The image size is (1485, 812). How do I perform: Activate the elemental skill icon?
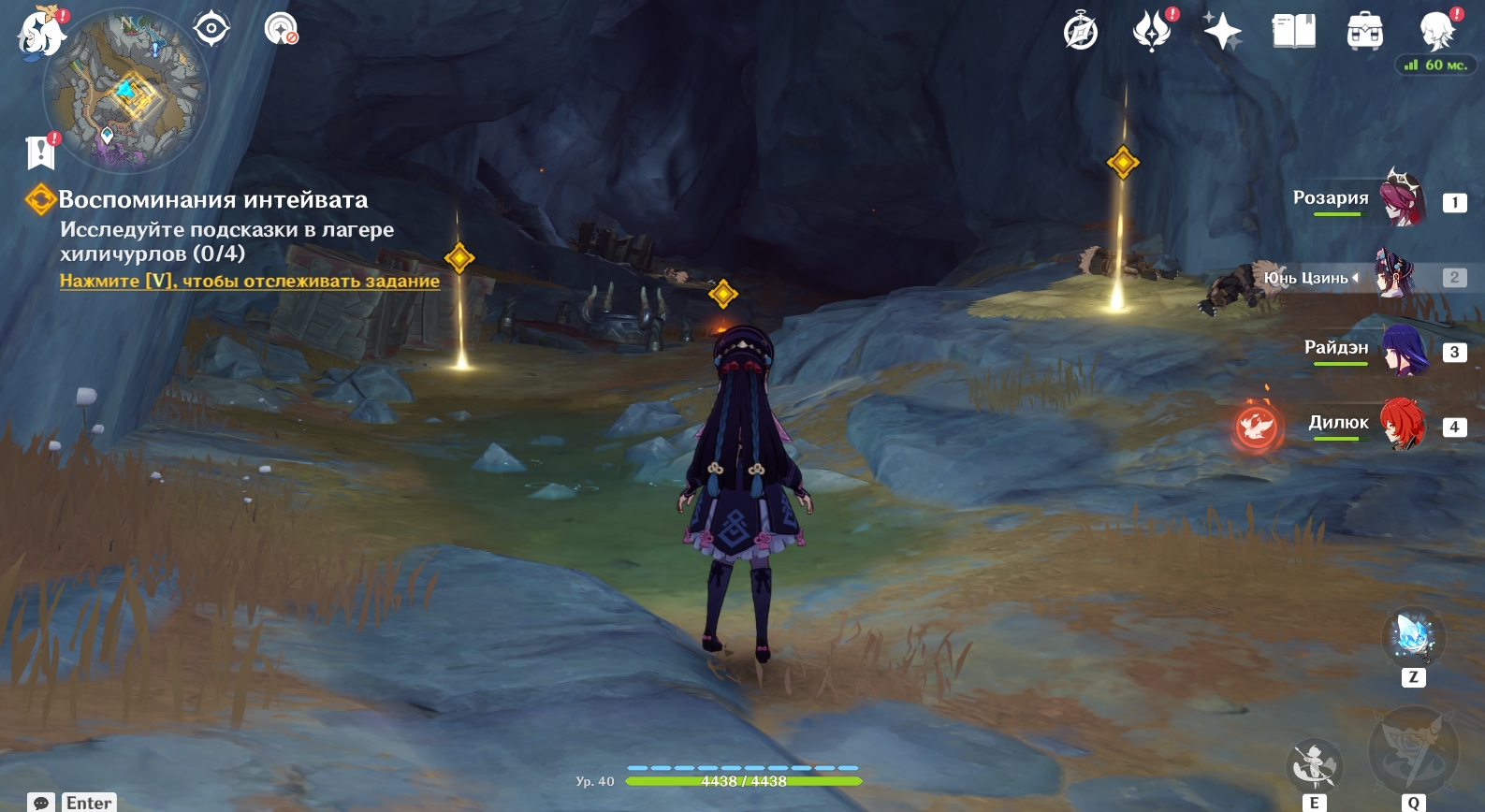[x=1314, y=765]
